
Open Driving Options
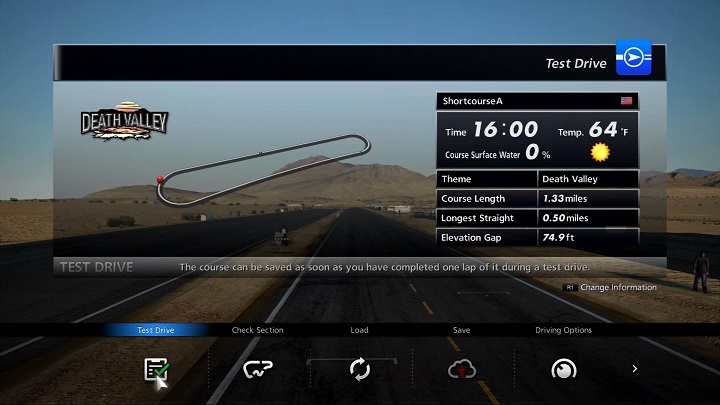[563, 369]
